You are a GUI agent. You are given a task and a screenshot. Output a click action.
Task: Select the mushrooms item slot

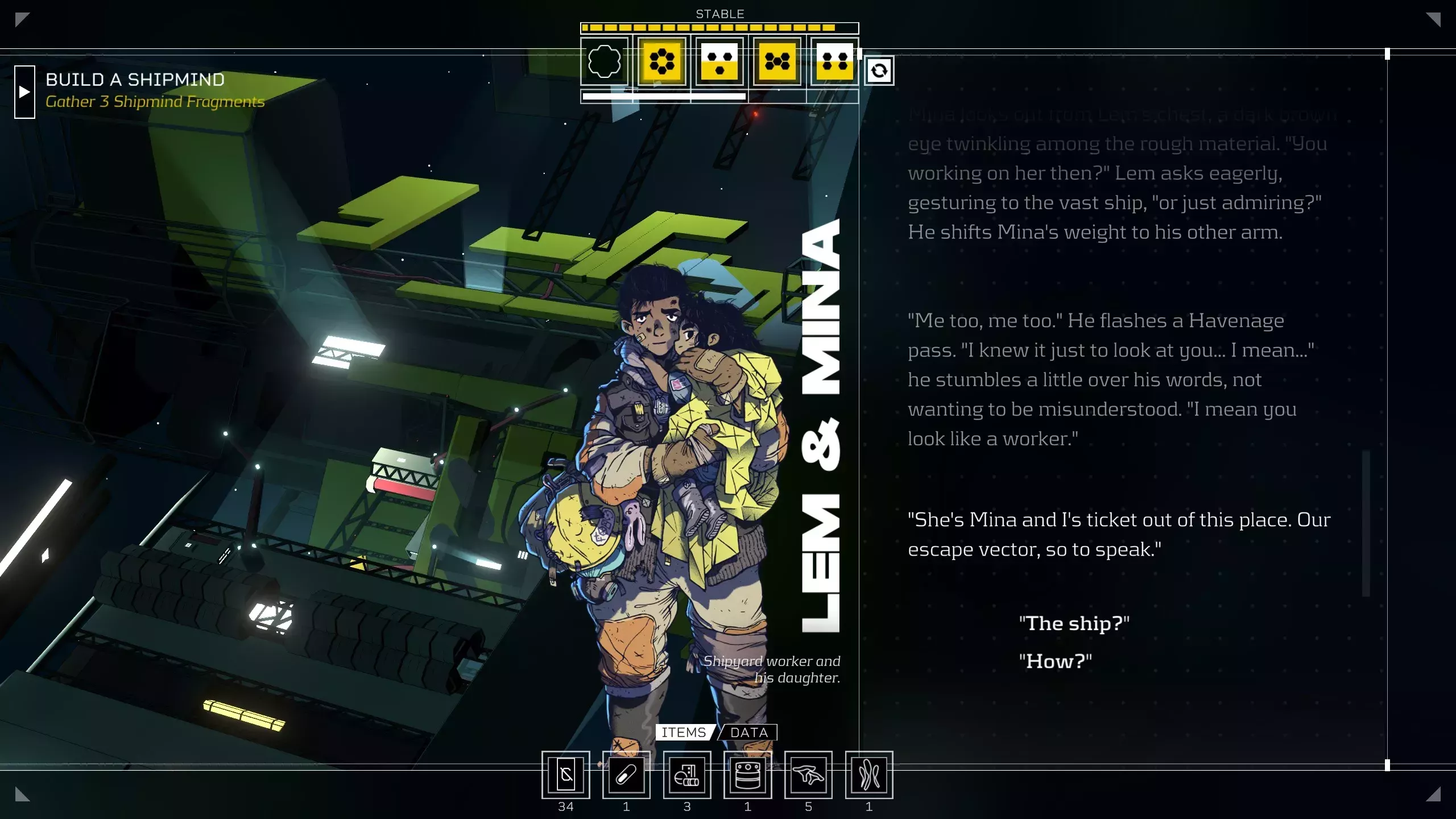[808, 775]
